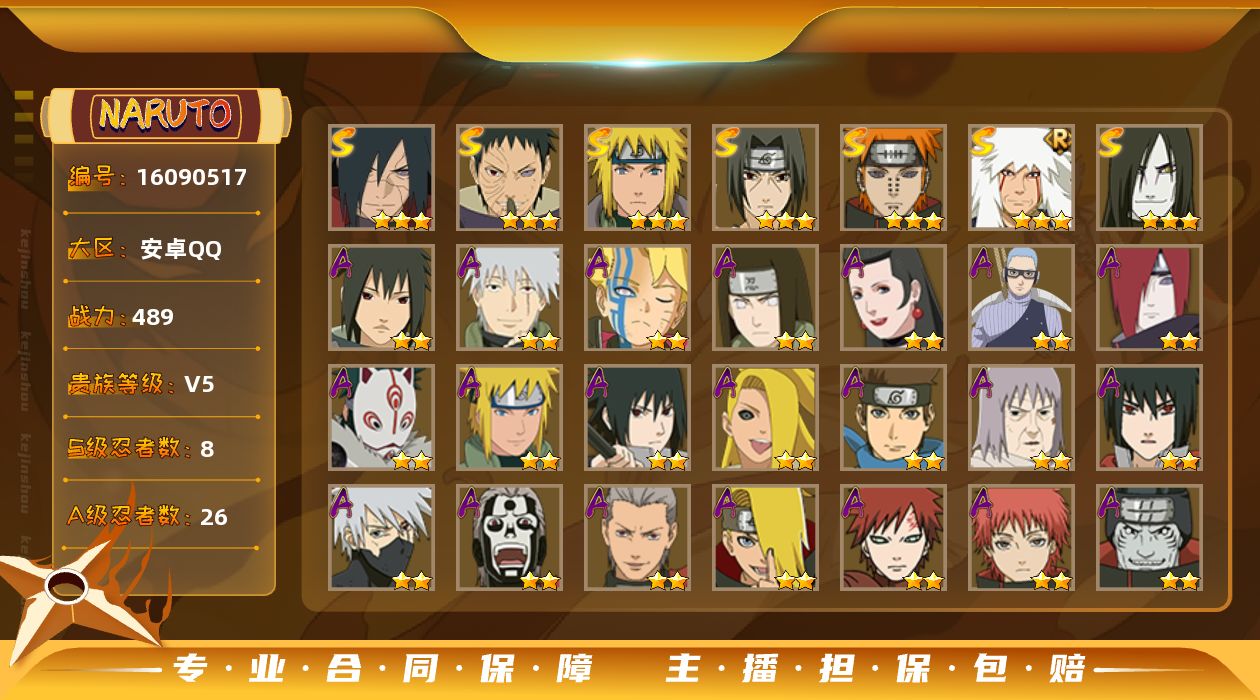Select the red-haired Nagato tile

click(1149, 297)
